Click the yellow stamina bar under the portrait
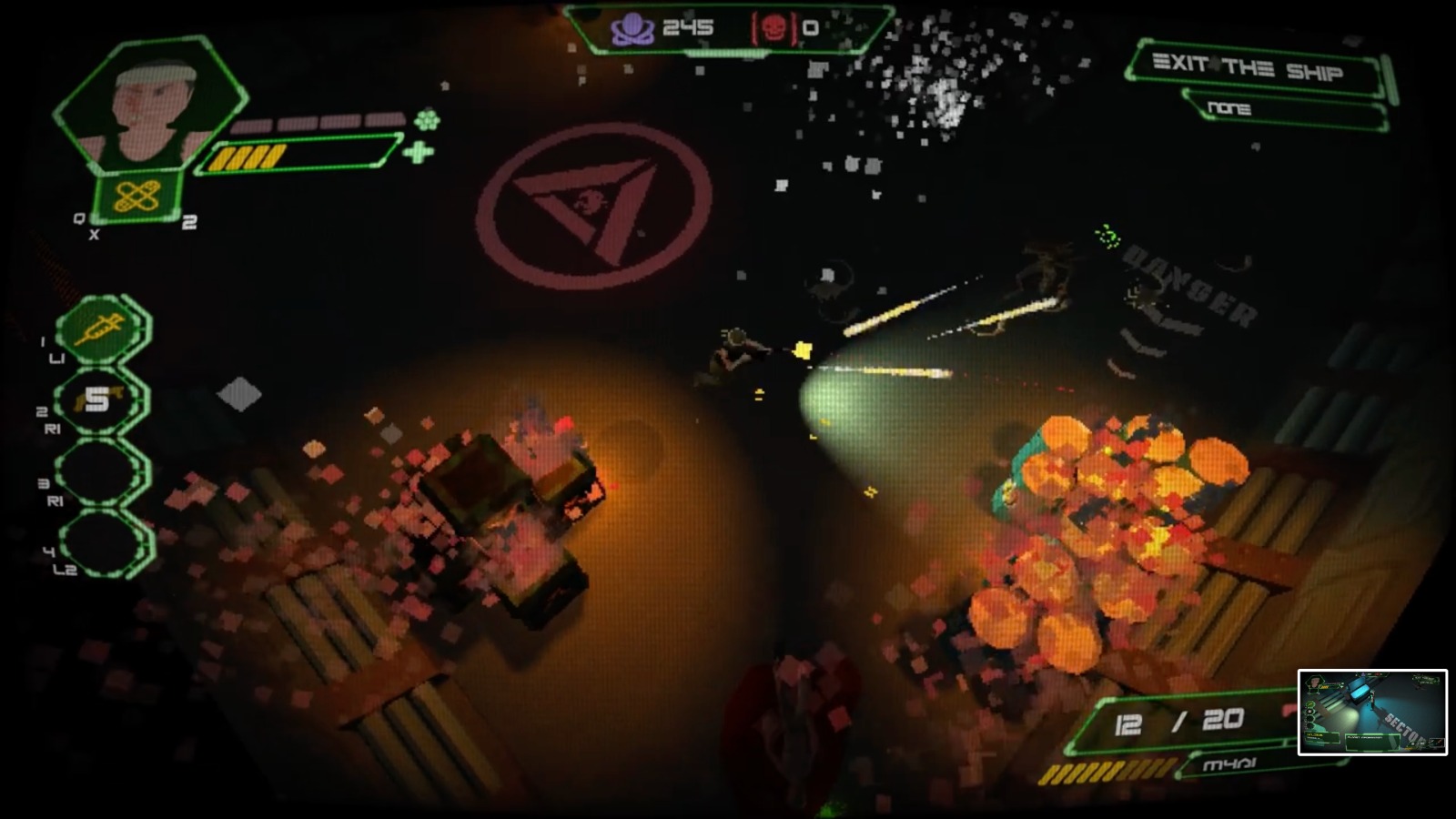The width and height of the screenshot is (1456, 819). 246,156
